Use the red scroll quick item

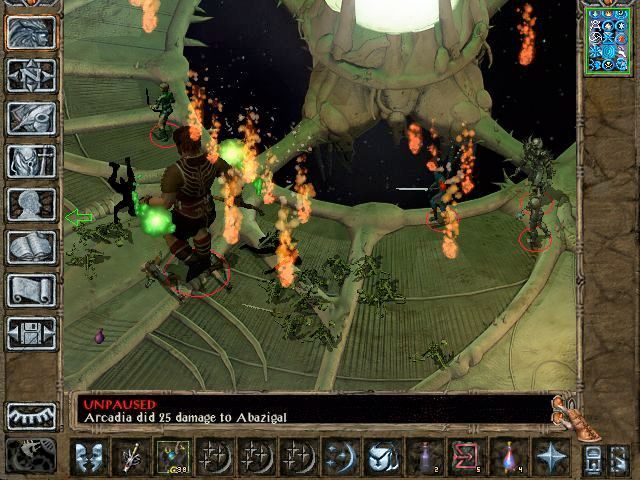(464, 457)
